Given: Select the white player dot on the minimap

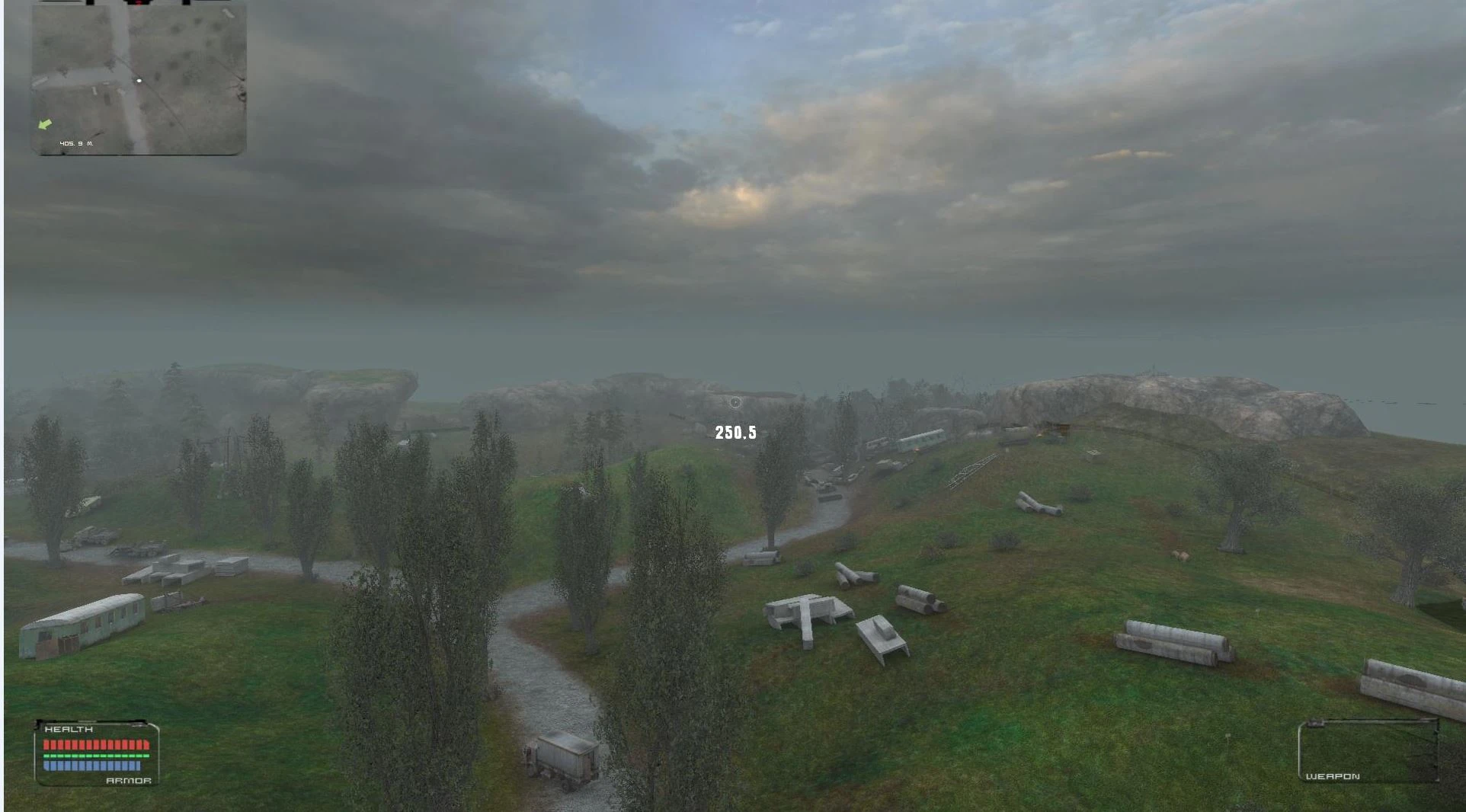Looking at the screenshot, I should 139,78.
